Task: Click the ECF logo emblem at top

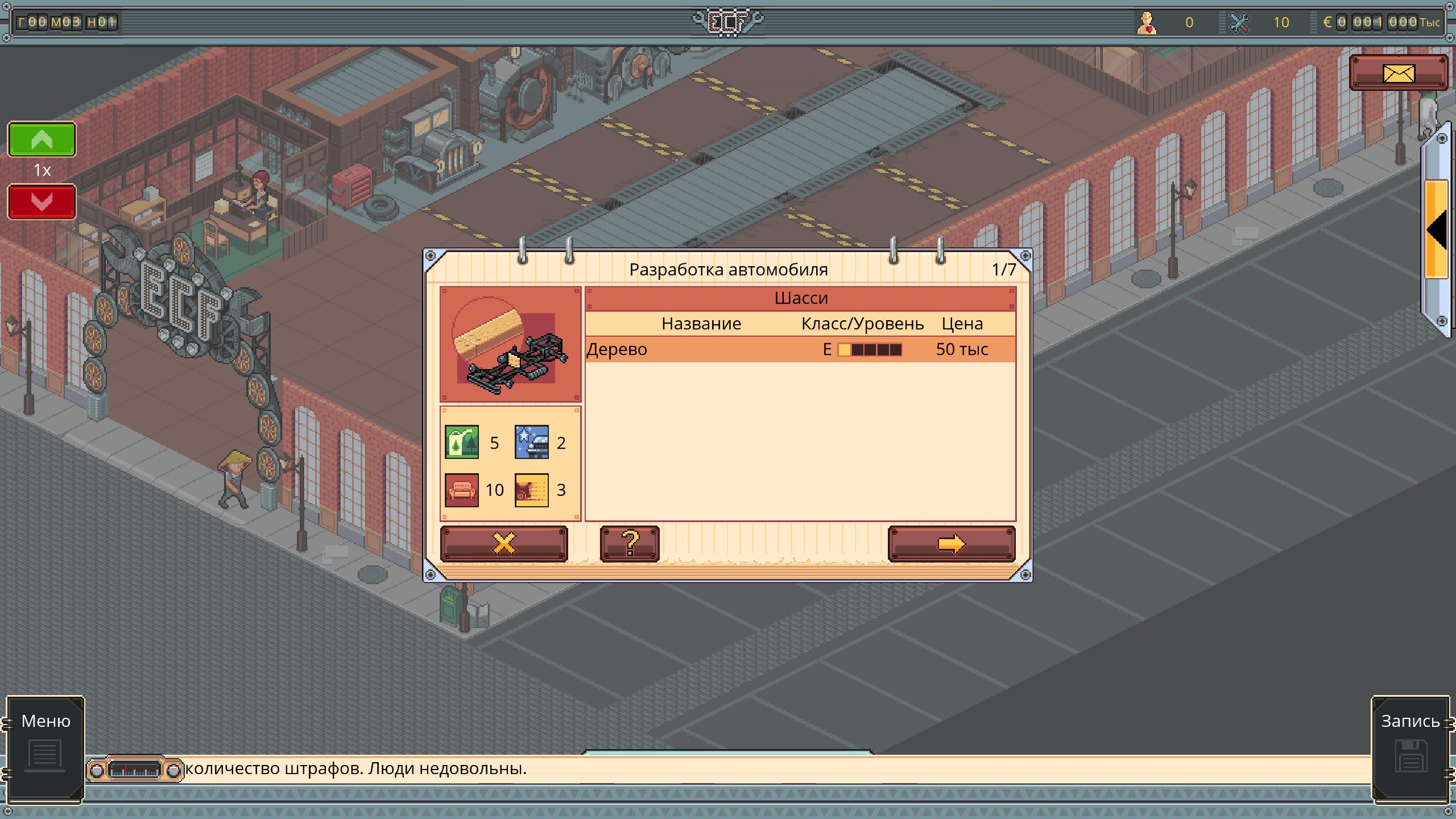Action: pos(727,22)
